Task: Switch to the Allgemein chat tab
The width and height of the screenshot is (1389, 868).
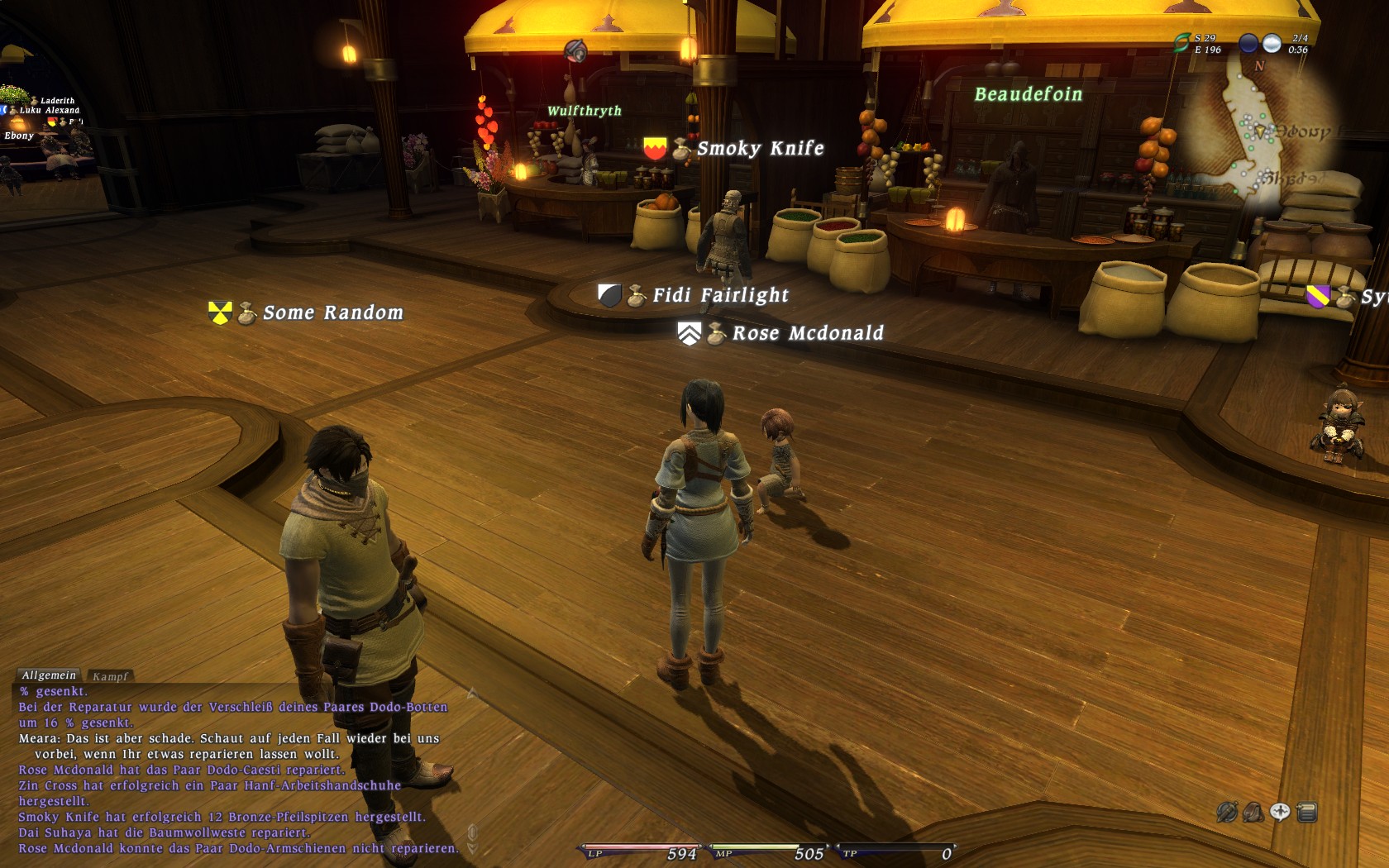Action: [49, 675]
